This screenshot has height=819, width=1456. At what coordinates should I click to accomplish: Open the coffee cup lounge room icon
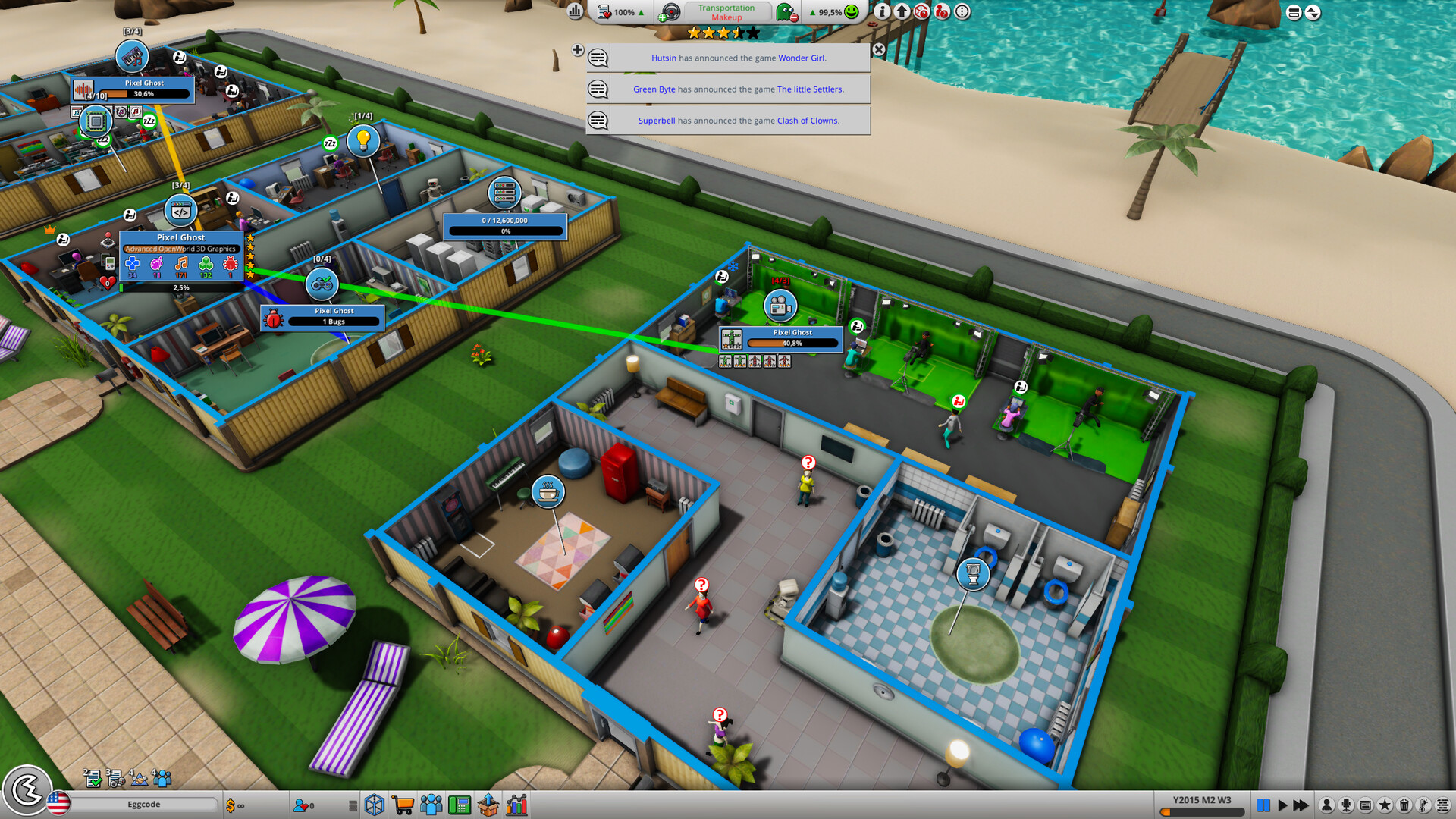point(548,491)
